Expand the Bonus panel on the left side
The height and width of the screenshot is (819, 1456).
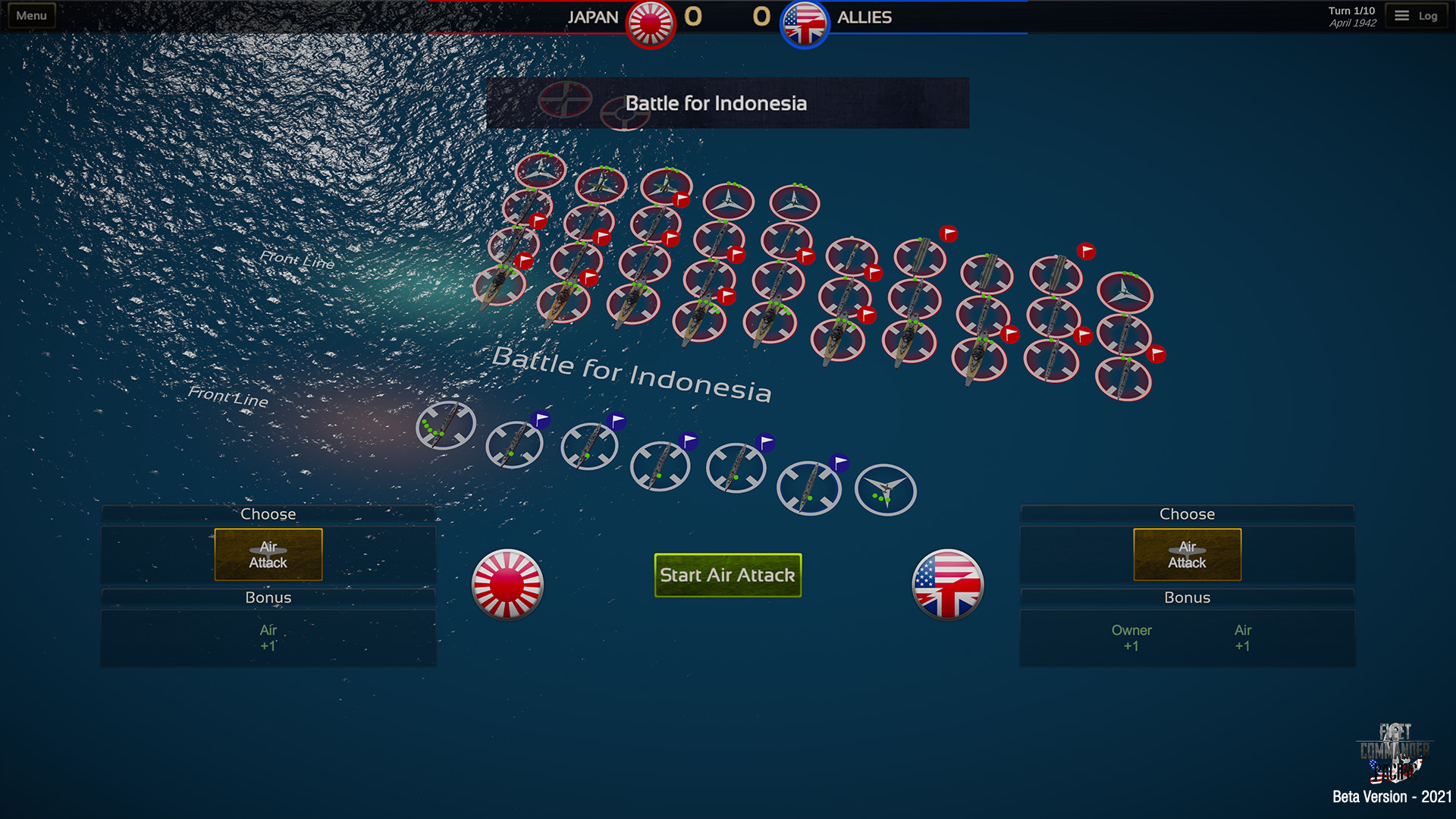point(268,598)
